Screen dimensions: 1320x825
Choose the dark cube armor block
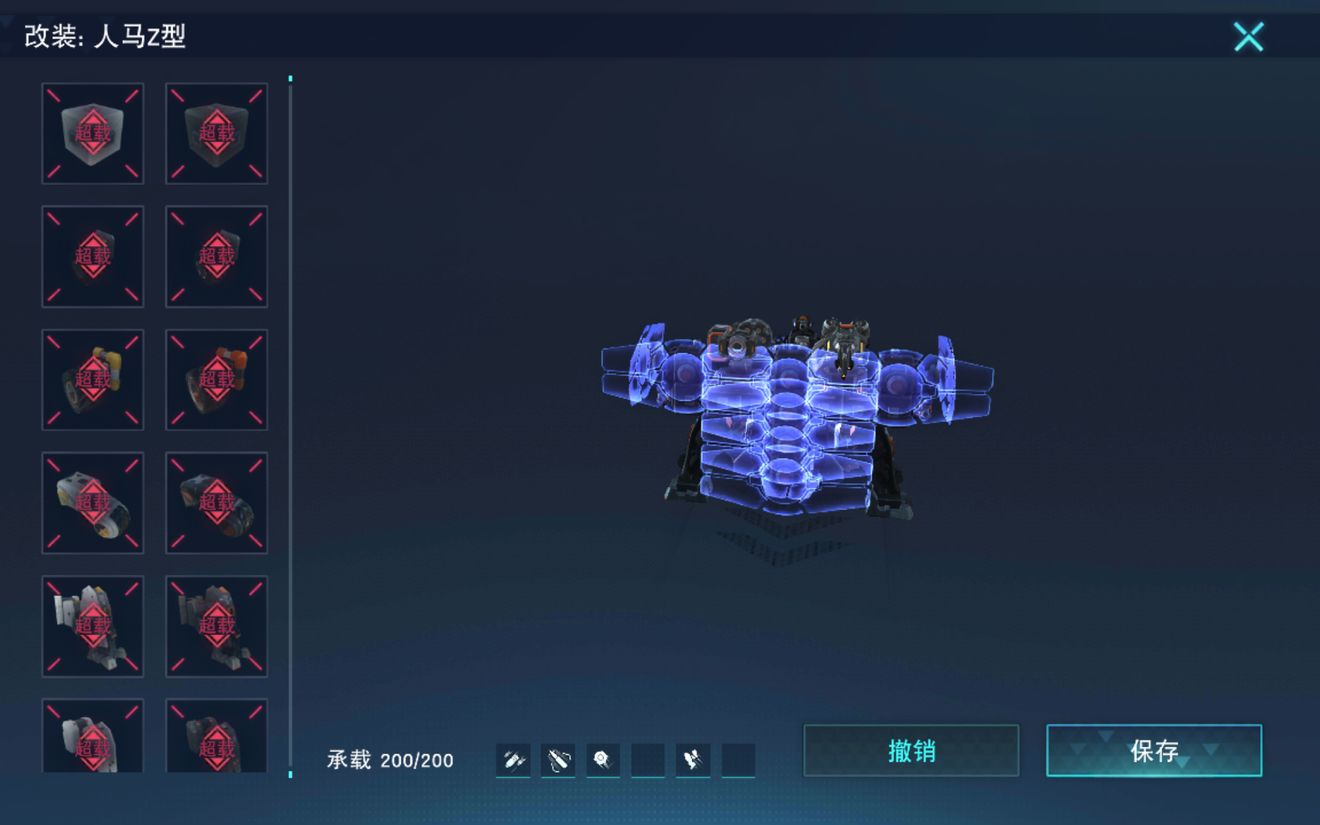(x=216, y=133)
